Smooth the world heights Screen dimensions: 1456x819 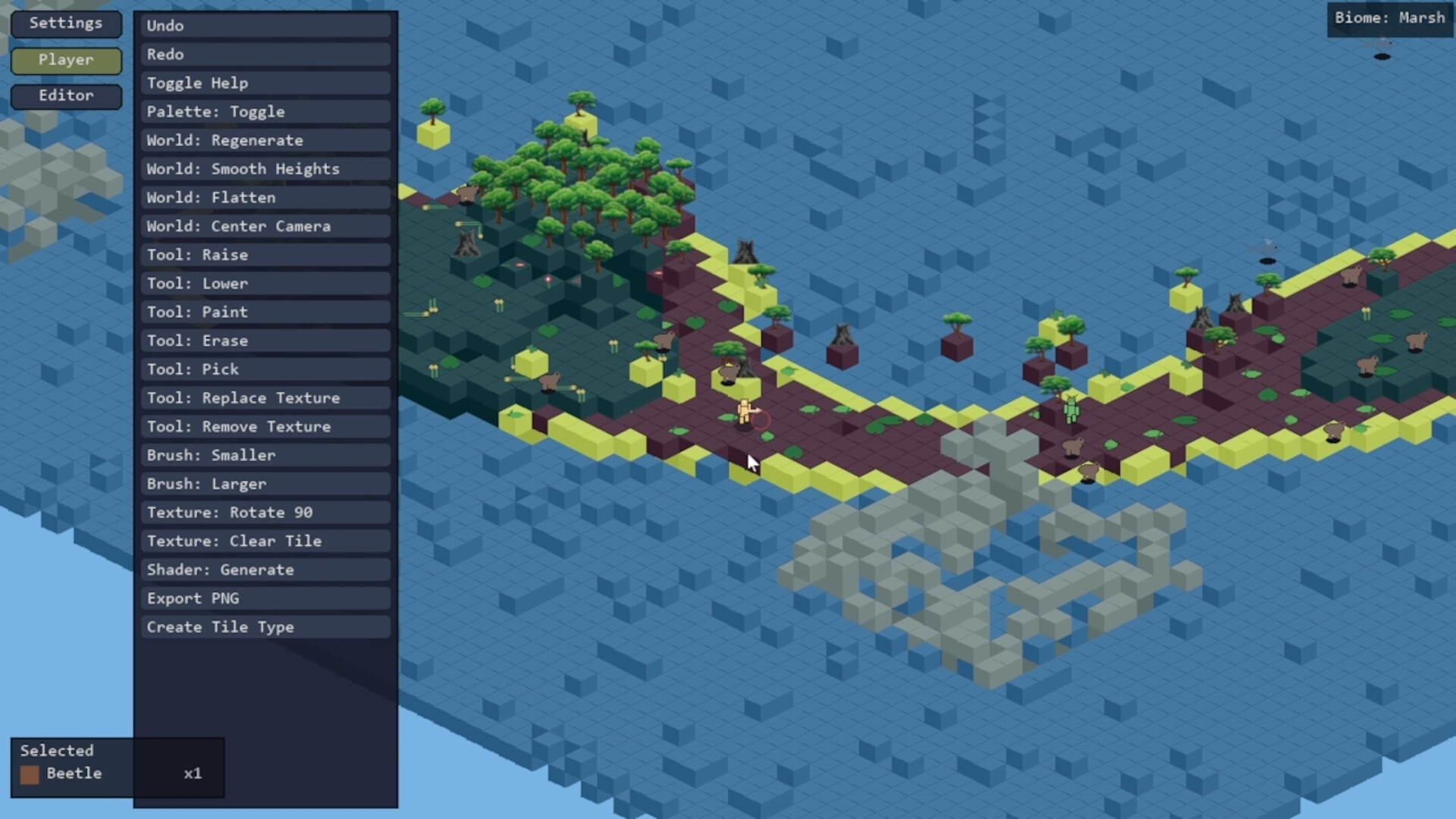[265, 169]
